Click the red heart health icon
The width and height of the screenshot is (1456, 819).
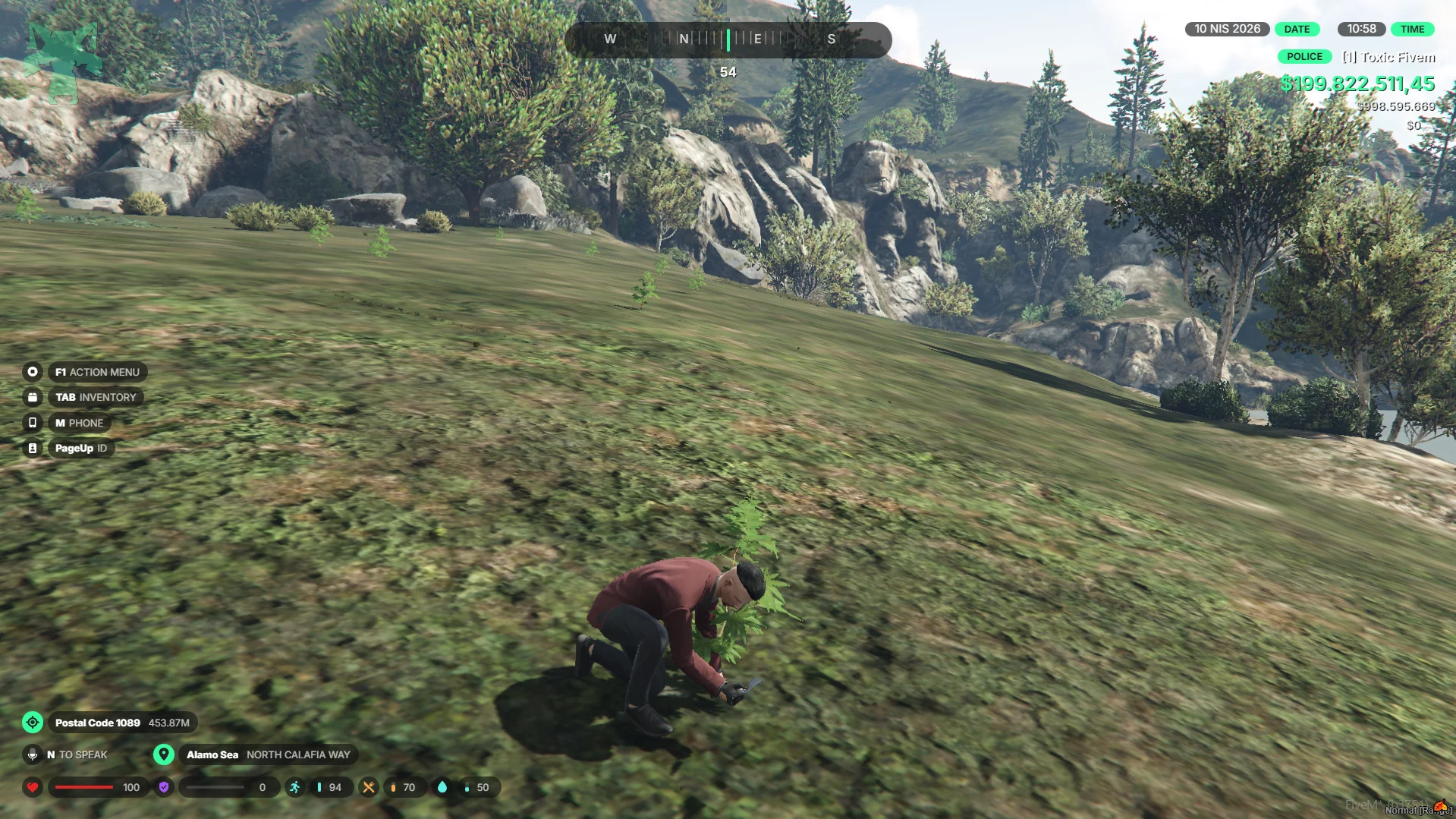click(x=33, y=787)
